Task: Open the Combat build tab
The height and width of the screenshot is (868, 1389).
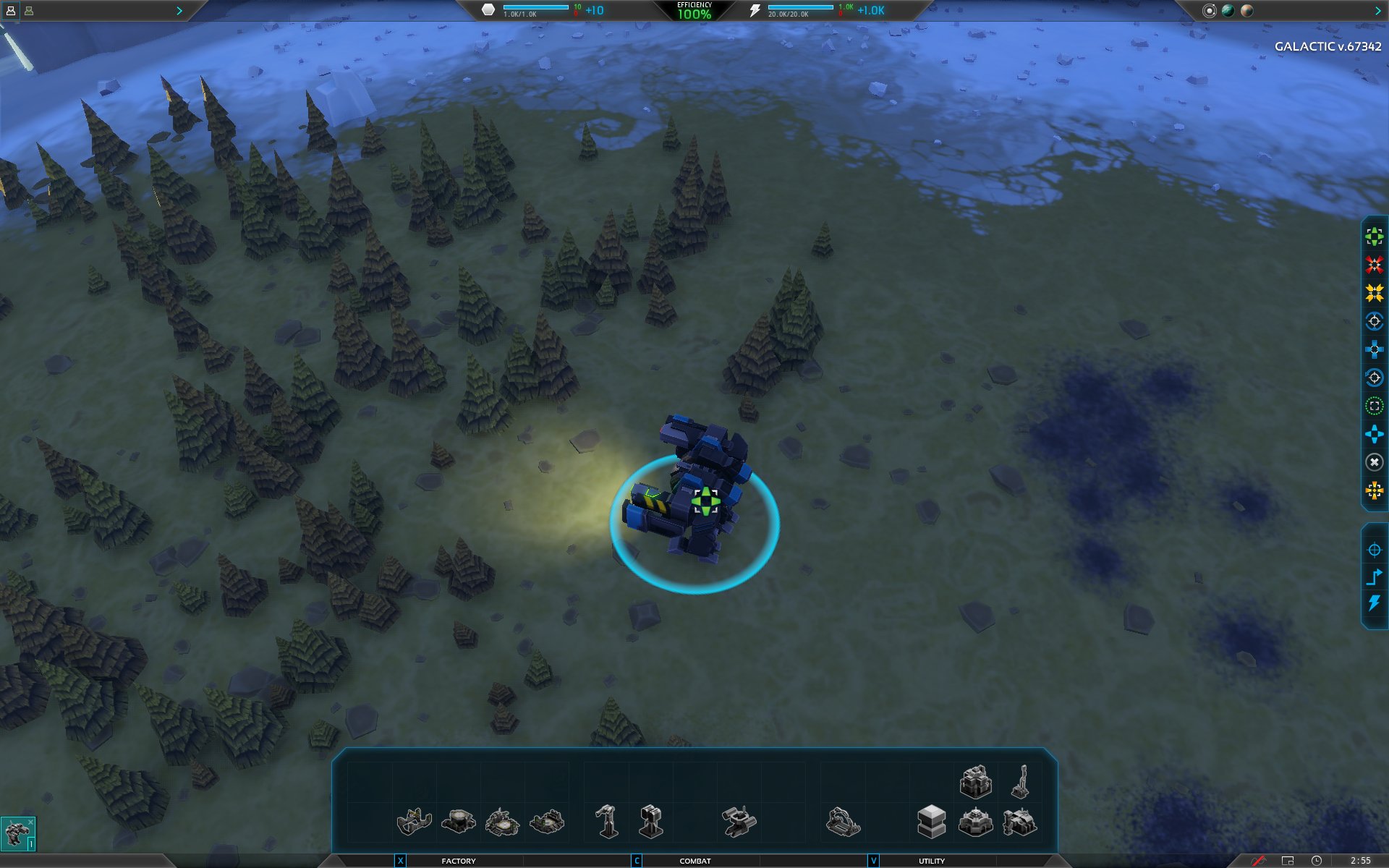Action: (x=694, y=861)
